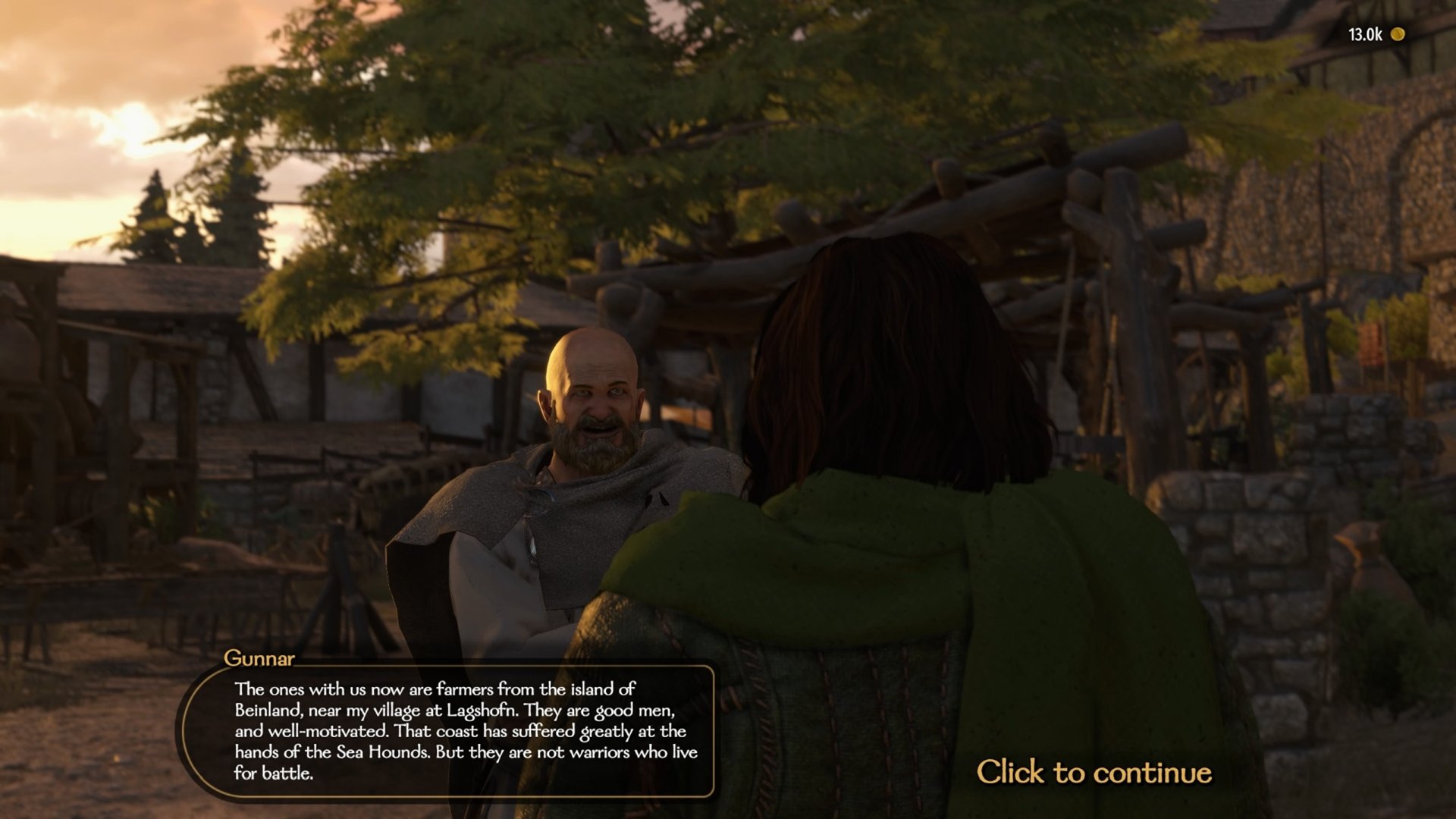
Task: Click to continue the conversation
Action: [1093, 772]
